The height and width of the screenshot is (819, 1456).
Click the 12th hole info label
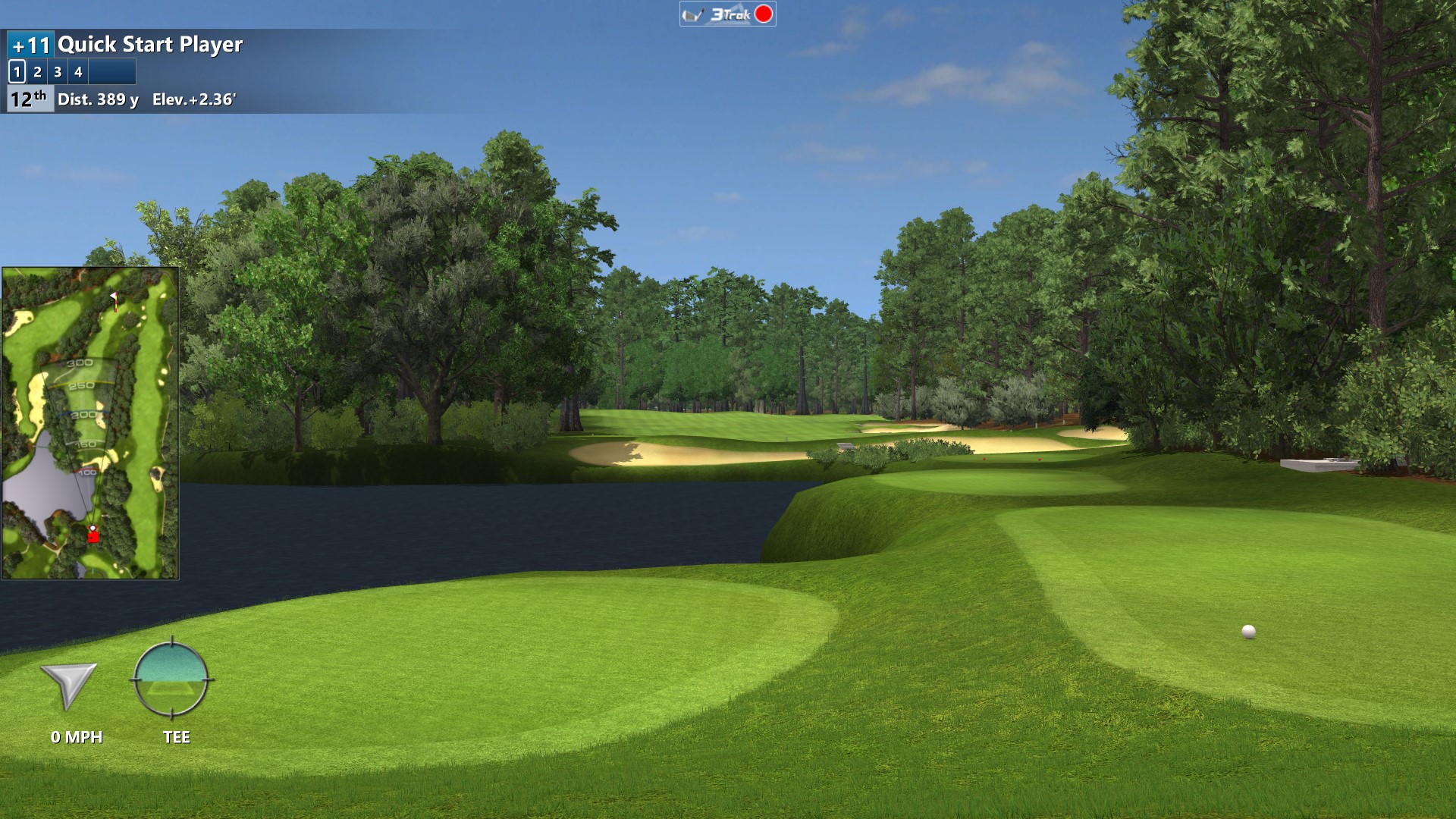30,99
